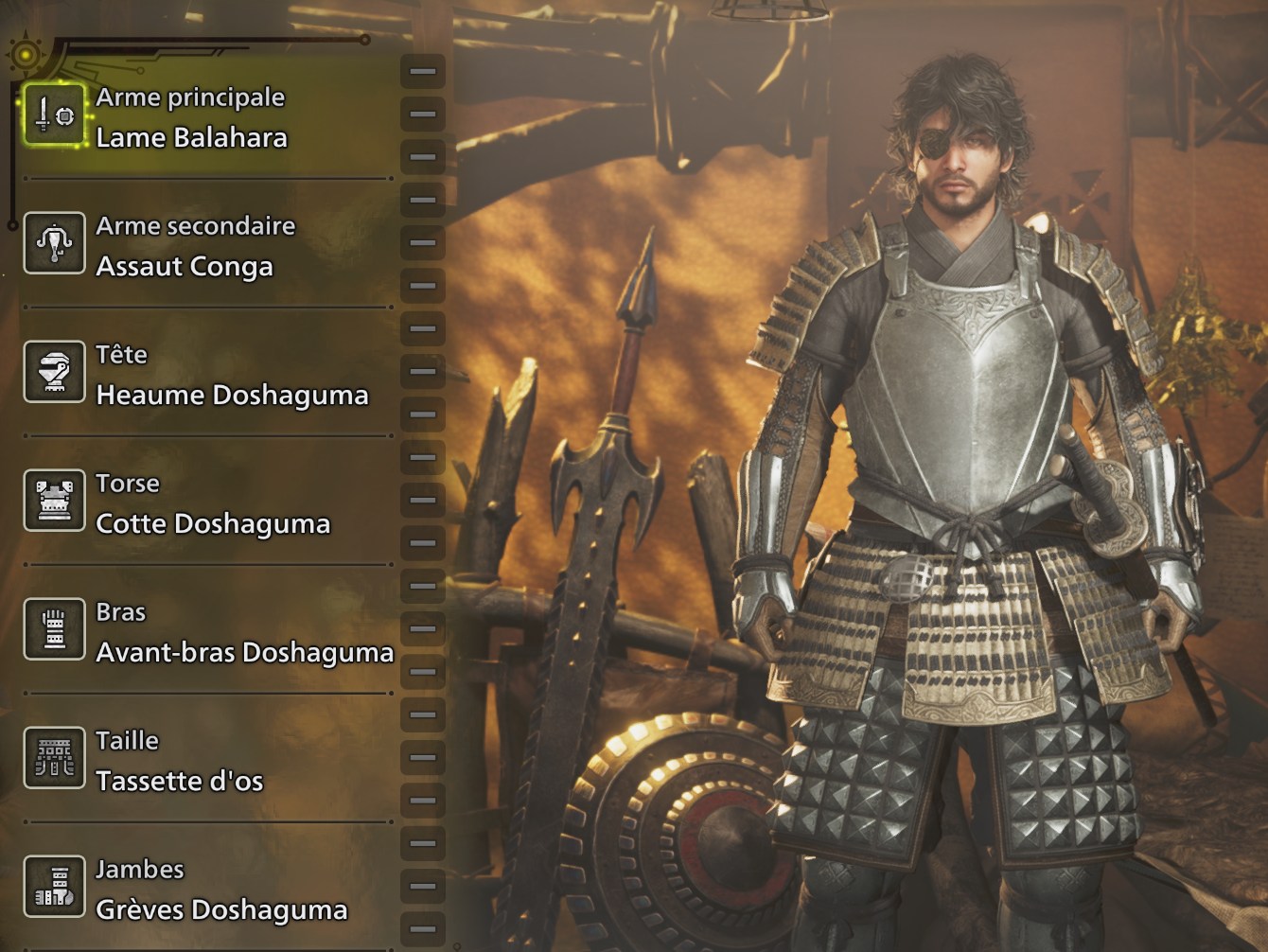Select the Bras gauntlet icon
The width and height of the screenshot is (1268, 952).
[55, 628]
